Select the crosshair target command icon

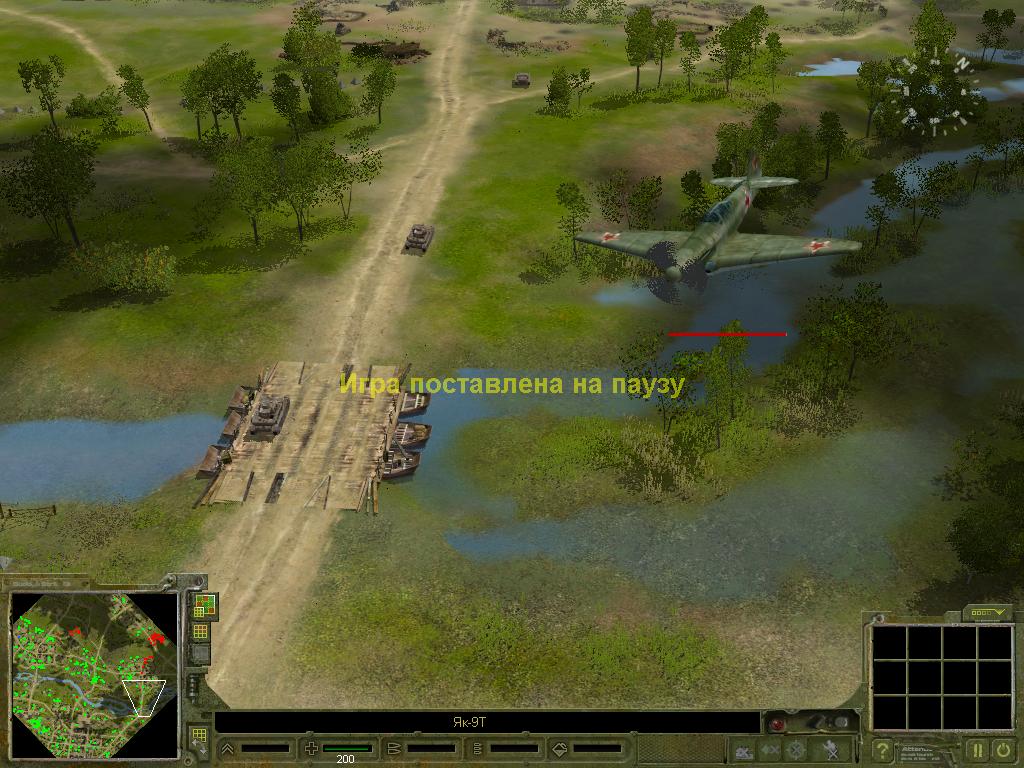coord(796,749)
